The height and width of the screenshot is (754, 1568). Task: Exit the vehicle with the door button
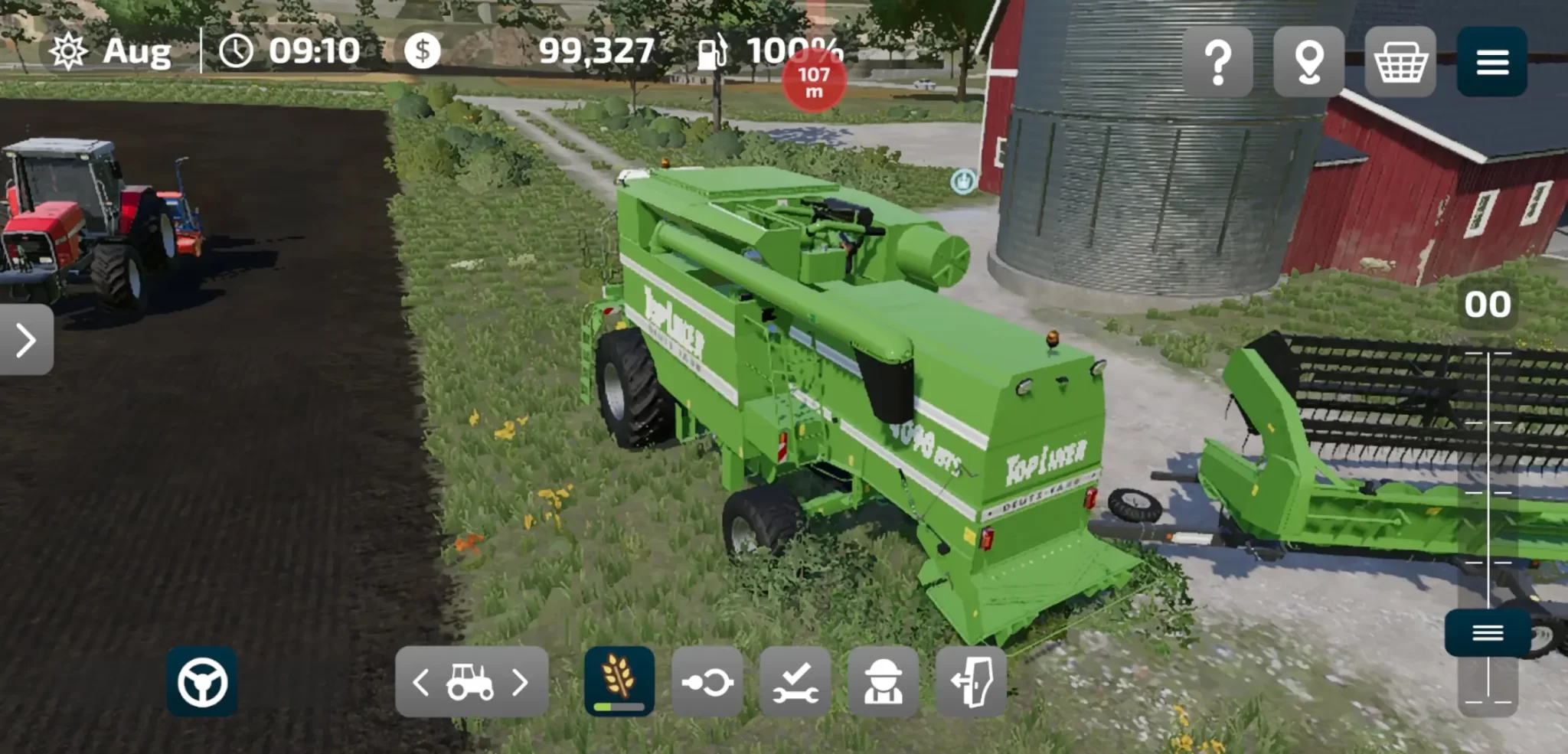click(x=971, y=681)
